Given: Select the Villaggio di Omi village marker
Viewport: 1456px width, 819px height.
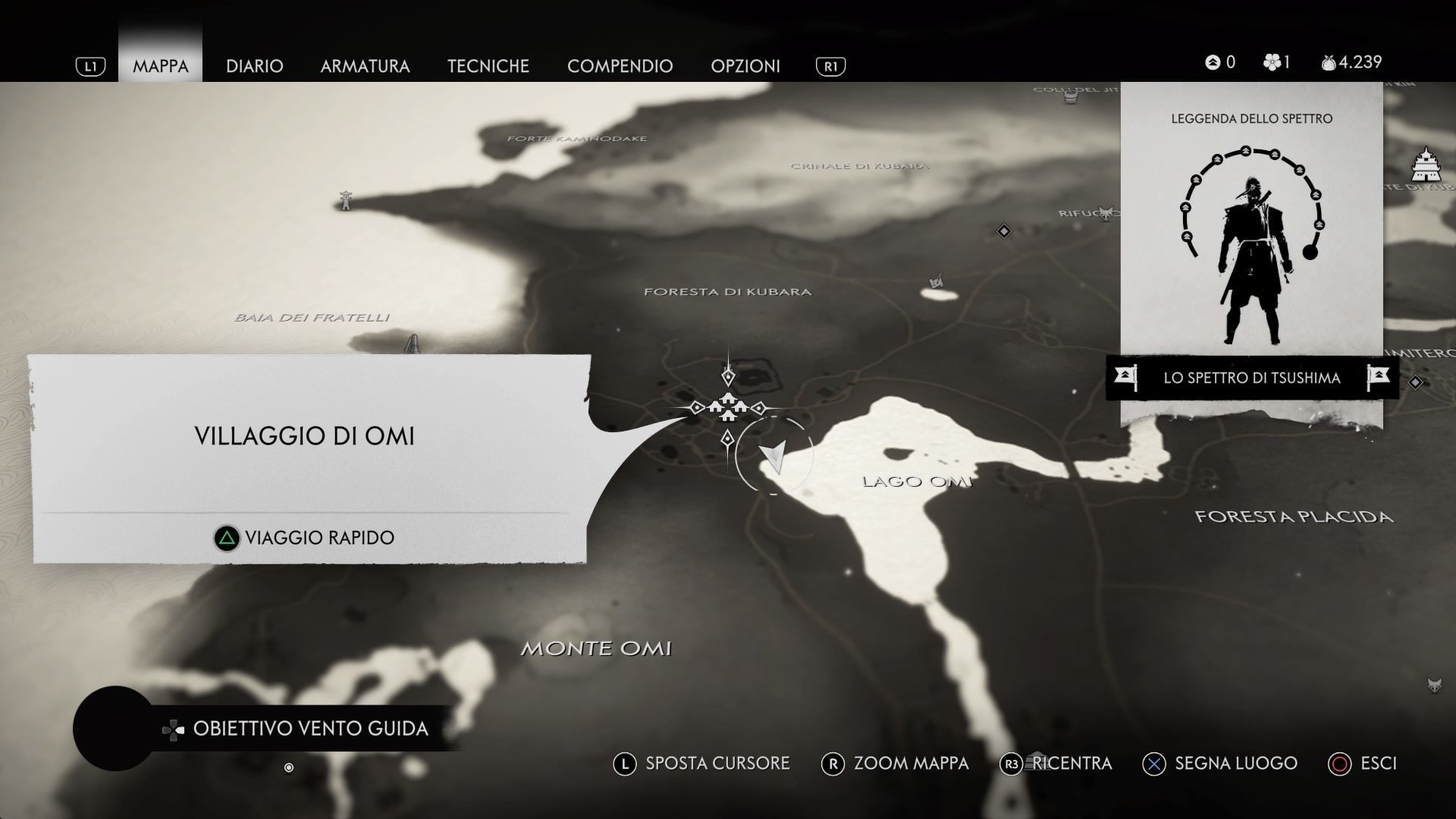Looking at the screenshot, I should point(727,407).
